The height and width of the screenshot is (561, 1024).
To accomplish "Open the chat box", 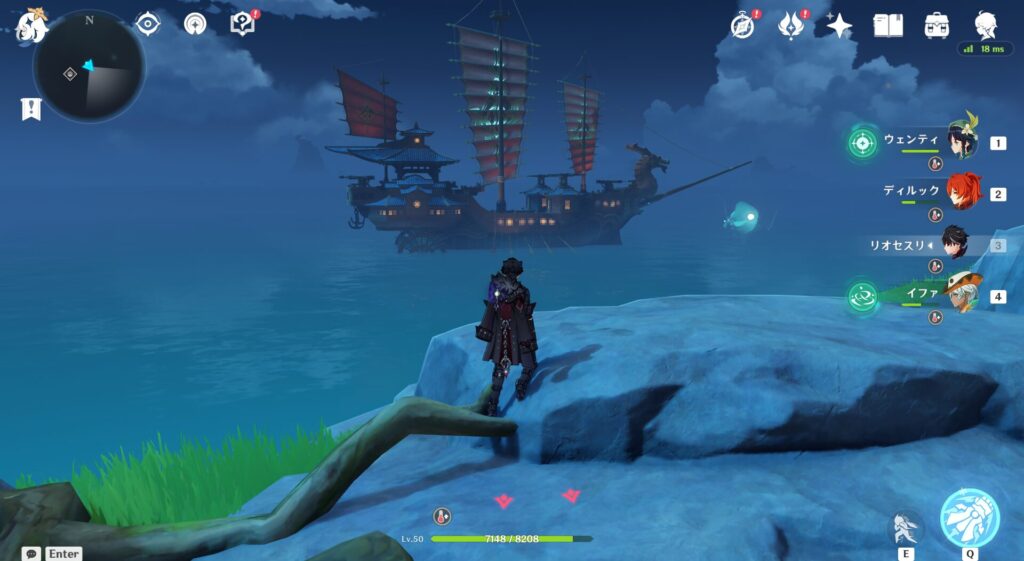I will pyautogui.click(x=32, y=553).
